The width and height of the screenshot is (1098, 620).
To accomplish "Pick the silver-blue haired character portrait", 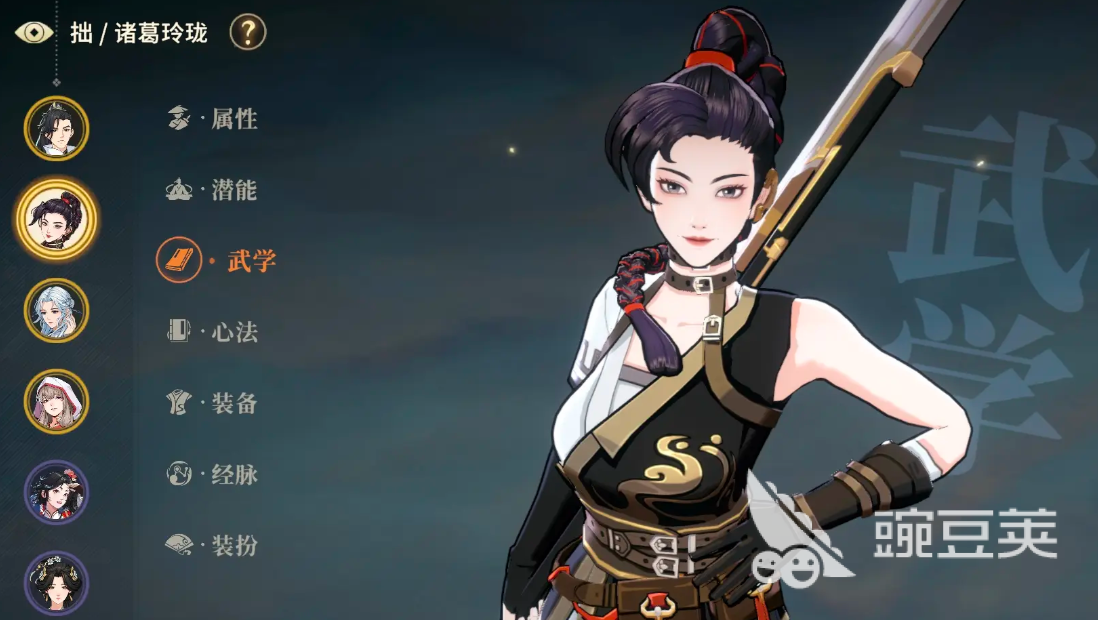I will coord(56,310).
